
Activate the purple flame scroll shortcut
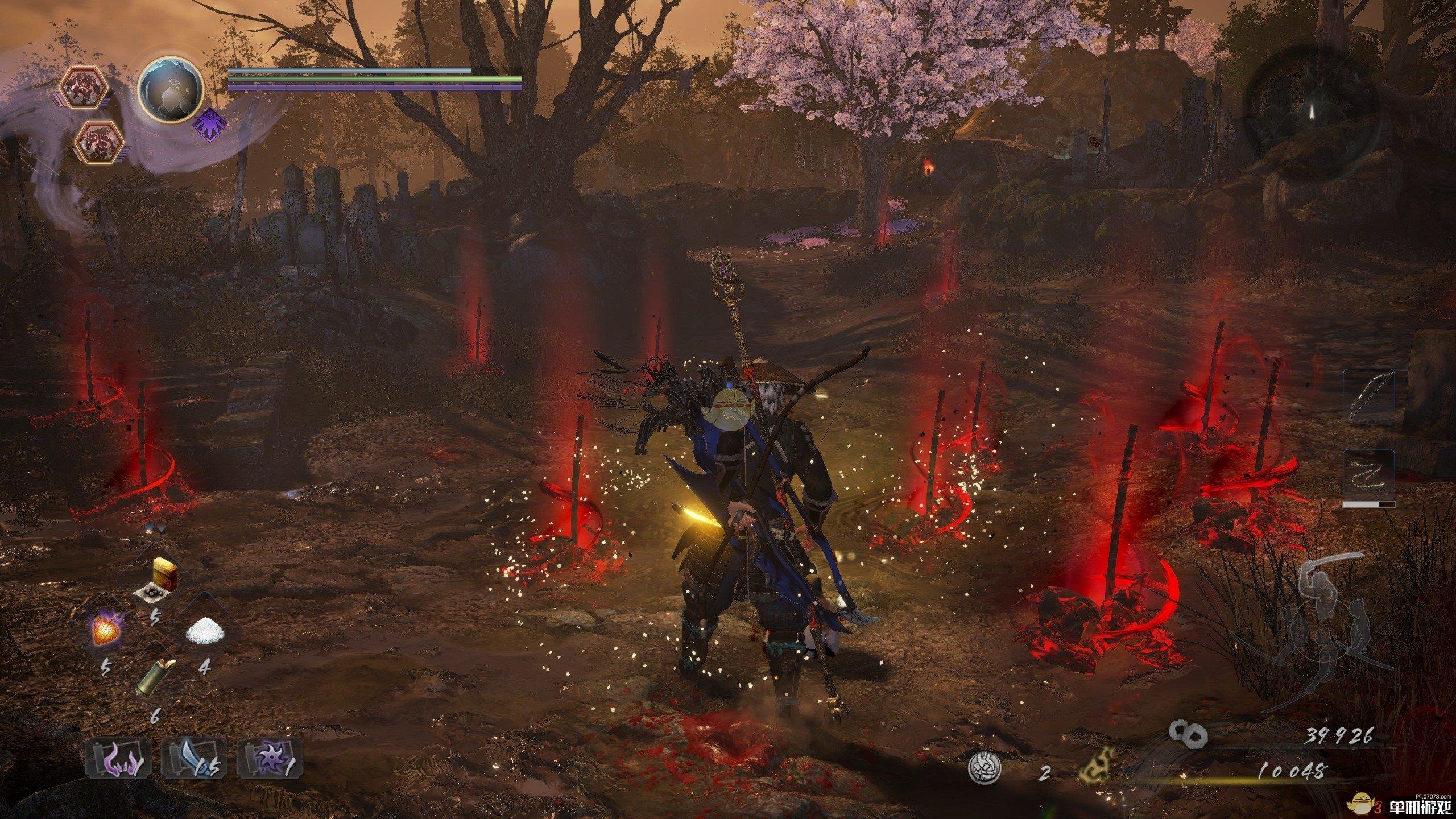coord(119,758)
